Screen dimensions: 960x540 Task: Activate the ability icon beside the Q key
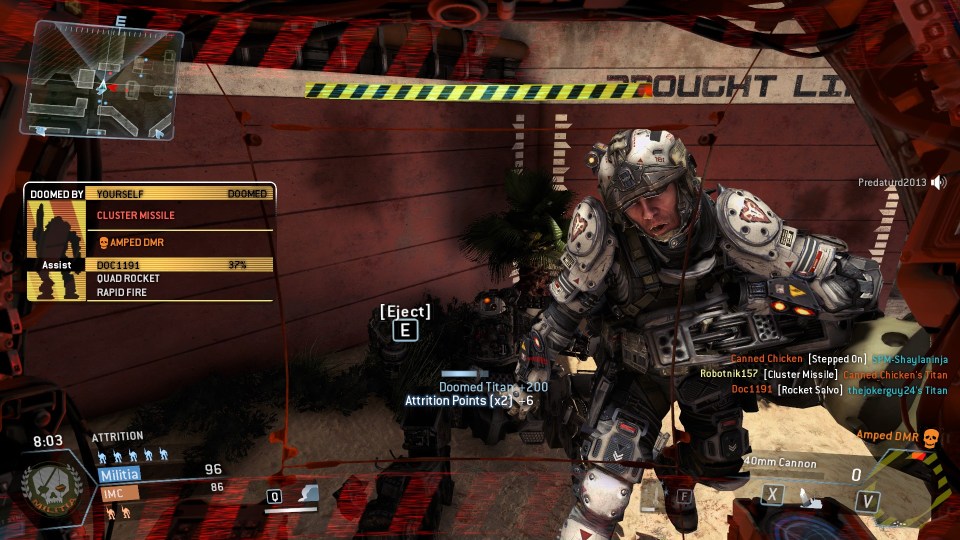309,494
